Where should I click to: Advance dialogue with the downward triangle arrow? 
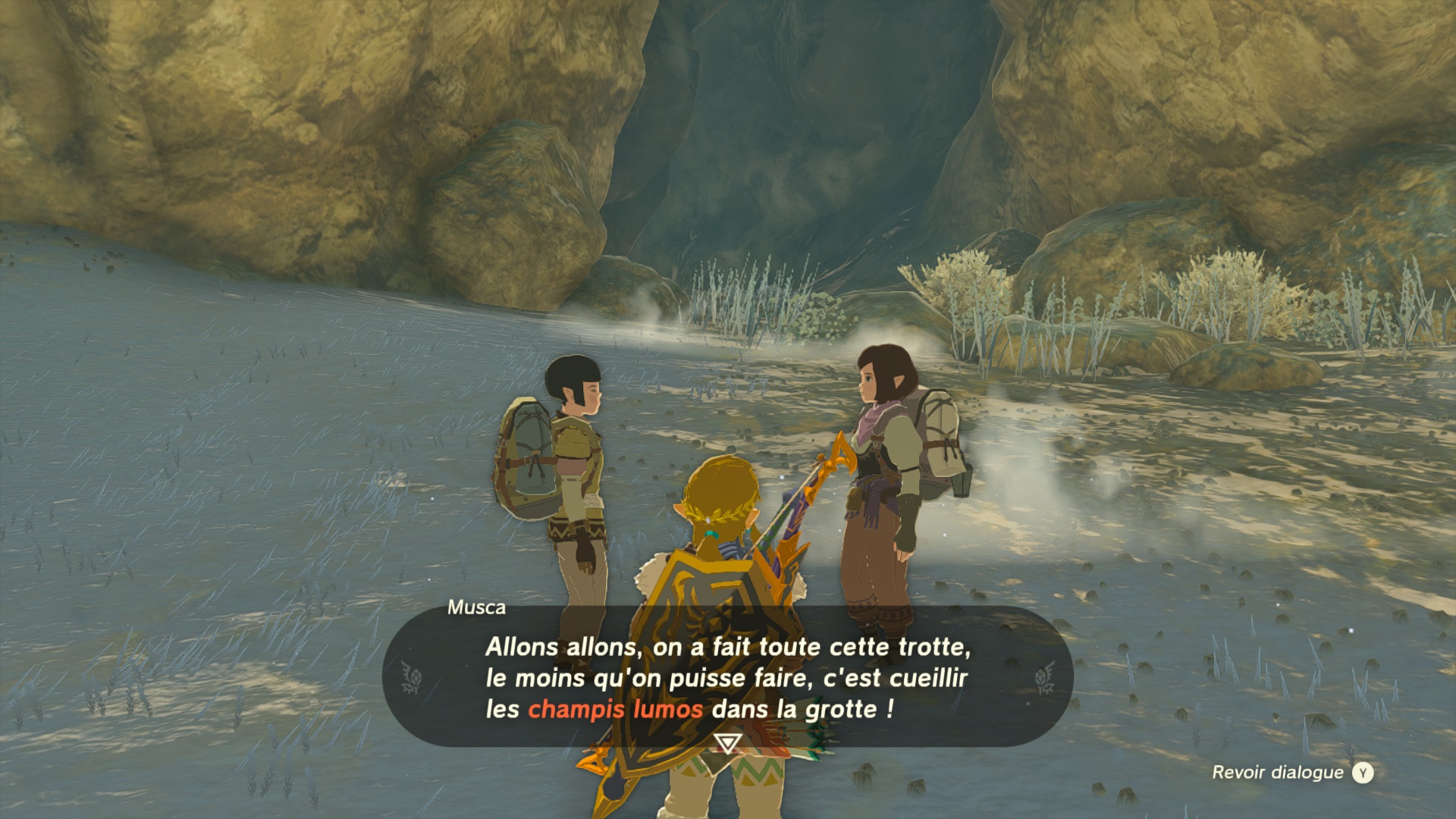(727, 742)
